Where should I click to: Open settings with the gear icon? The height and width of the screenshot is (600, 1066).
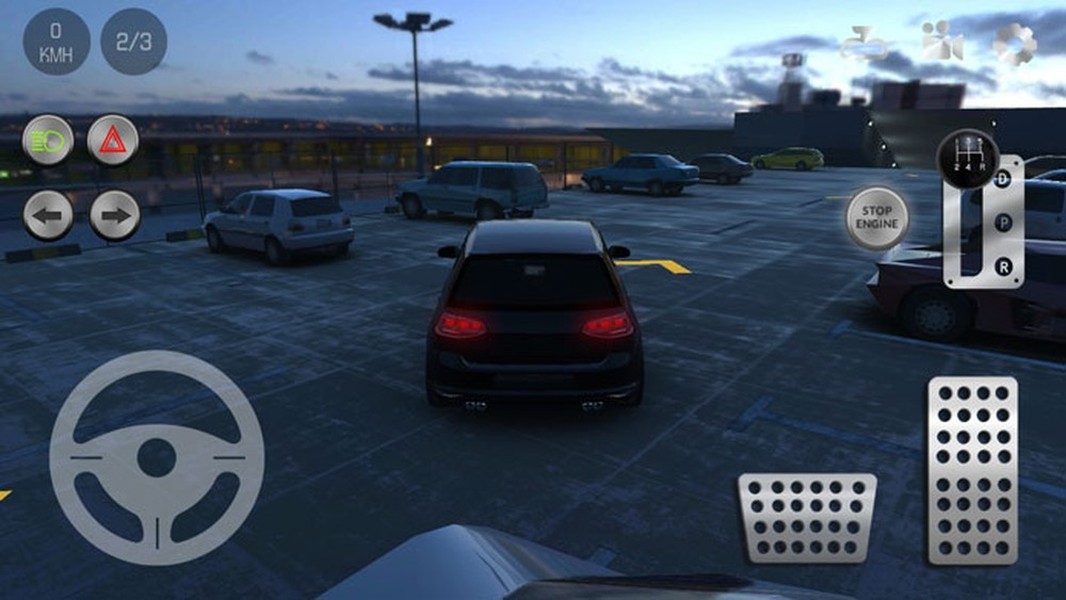(1014, 44)
